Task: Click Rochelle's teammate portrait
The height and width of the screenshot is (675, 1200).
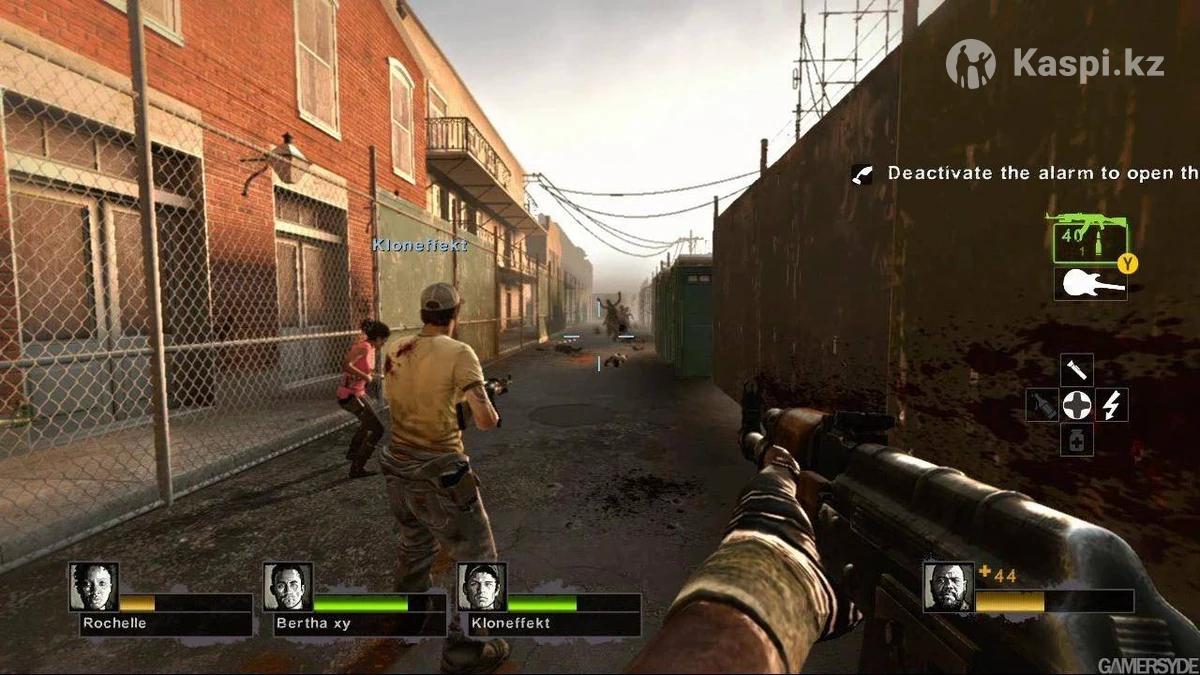Action: (x=94, y=587)
